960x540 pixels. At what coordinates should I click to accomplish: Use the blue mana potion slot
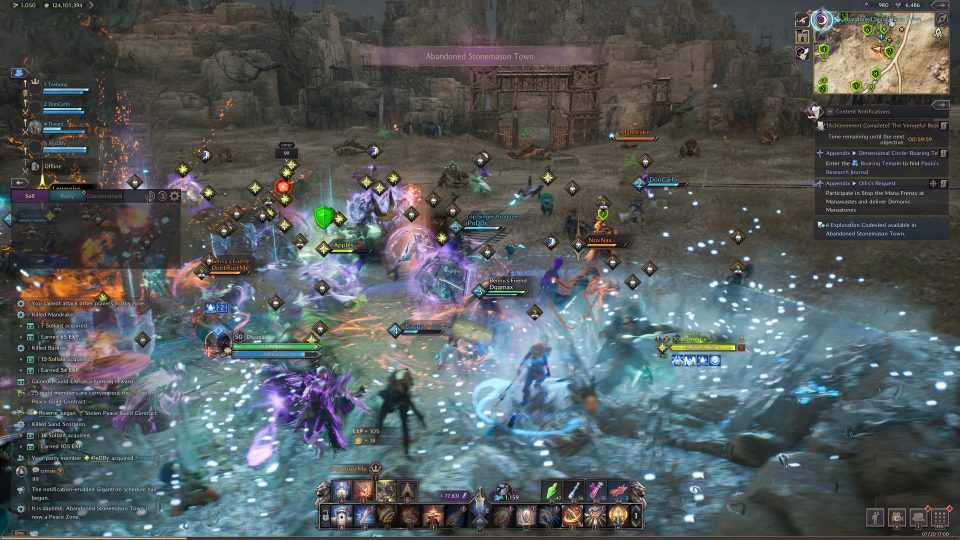point(575,490)
